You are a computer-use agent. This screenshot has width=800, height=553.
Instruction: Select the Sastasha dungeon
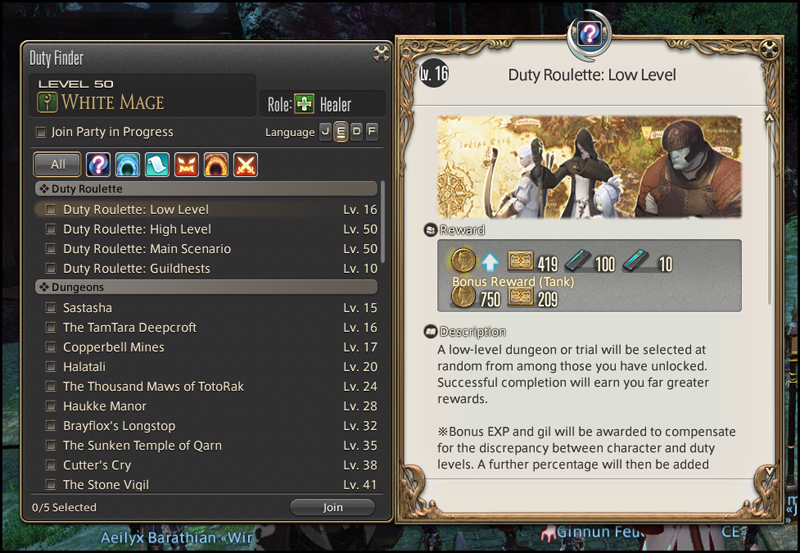88,308
